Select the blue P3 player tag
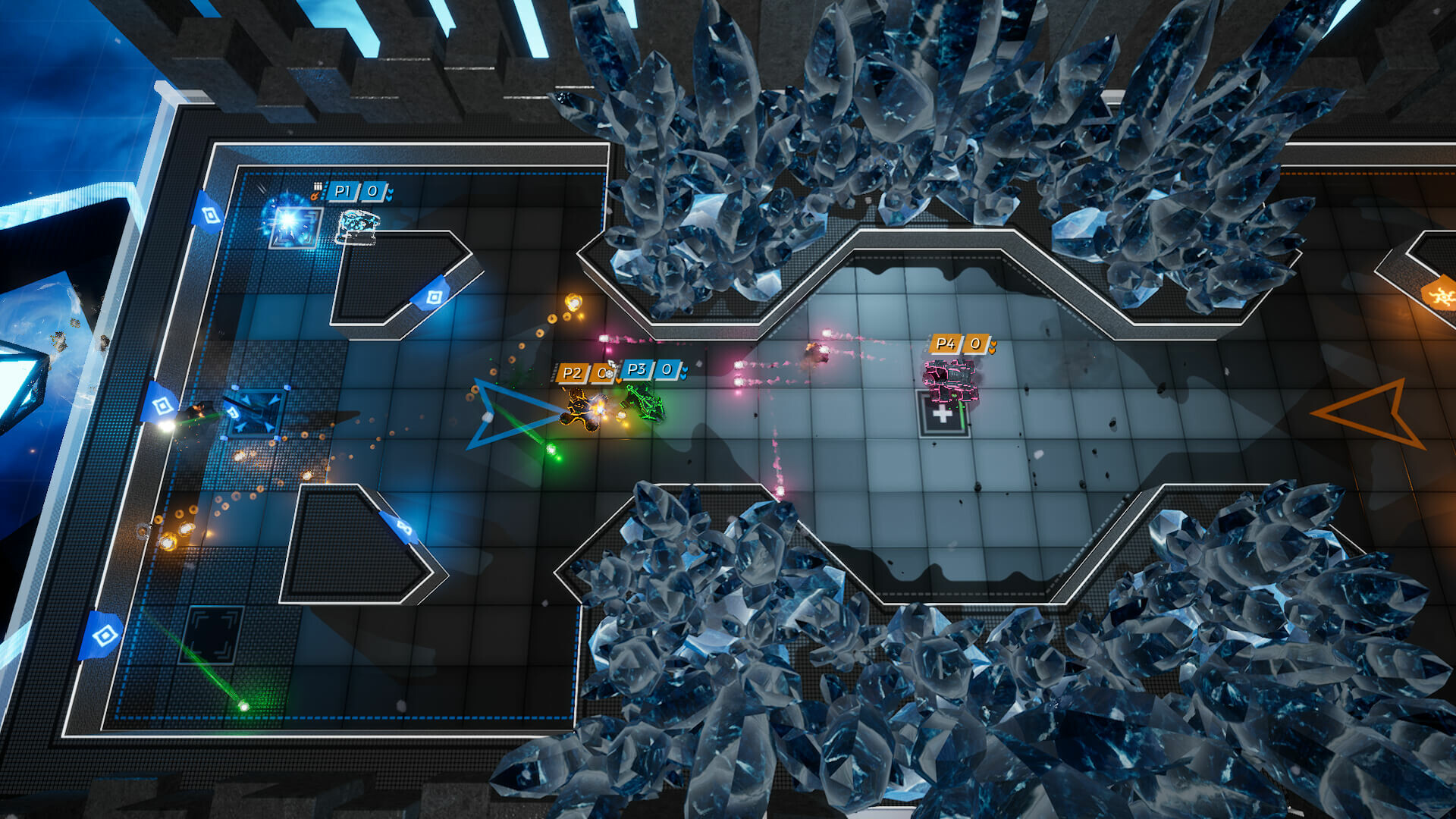The width and height of the screenshot is (1456, 819). [x=638, y=370]
